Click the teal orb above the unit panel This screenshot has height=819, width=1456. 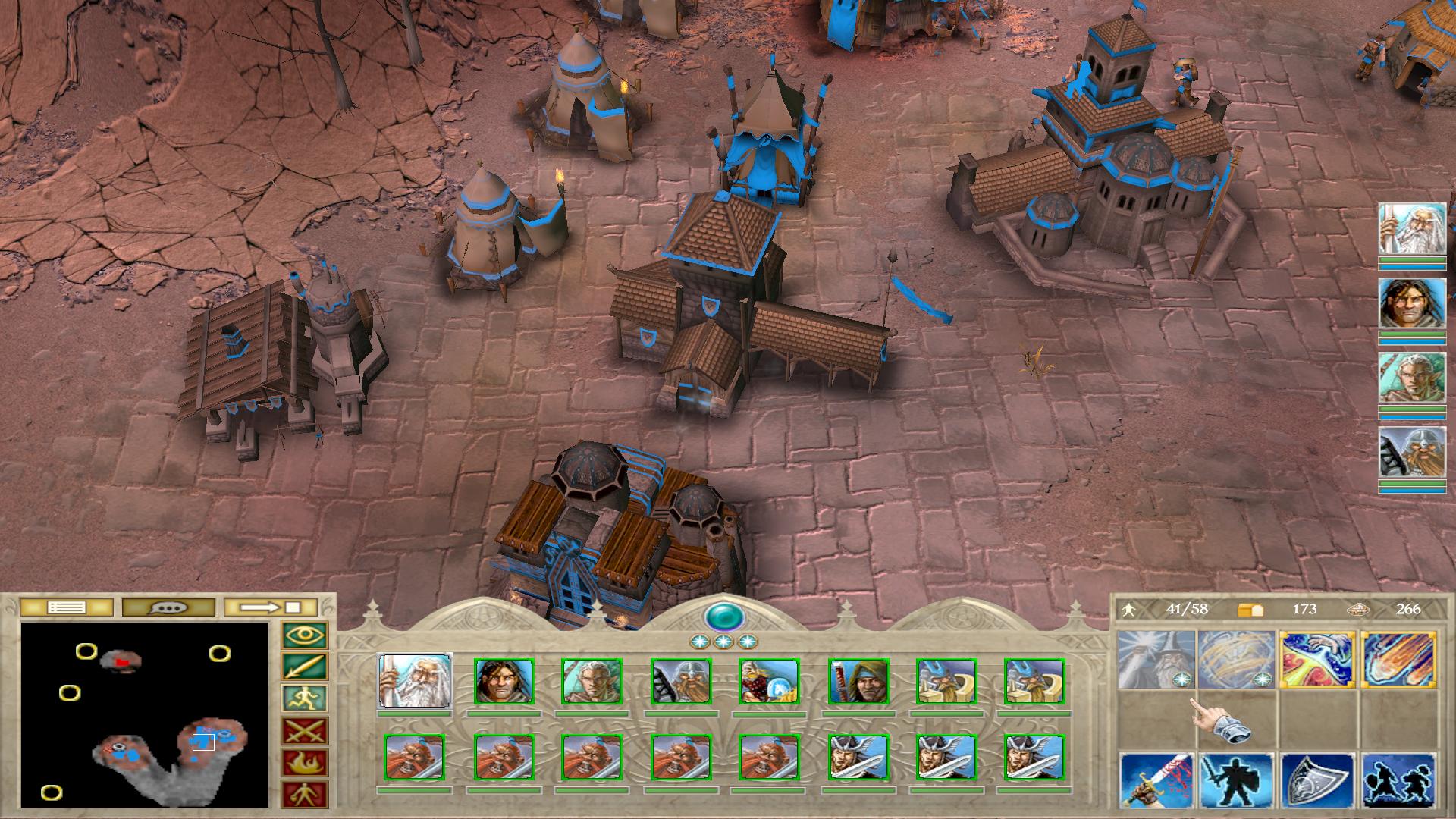(724, 617)
